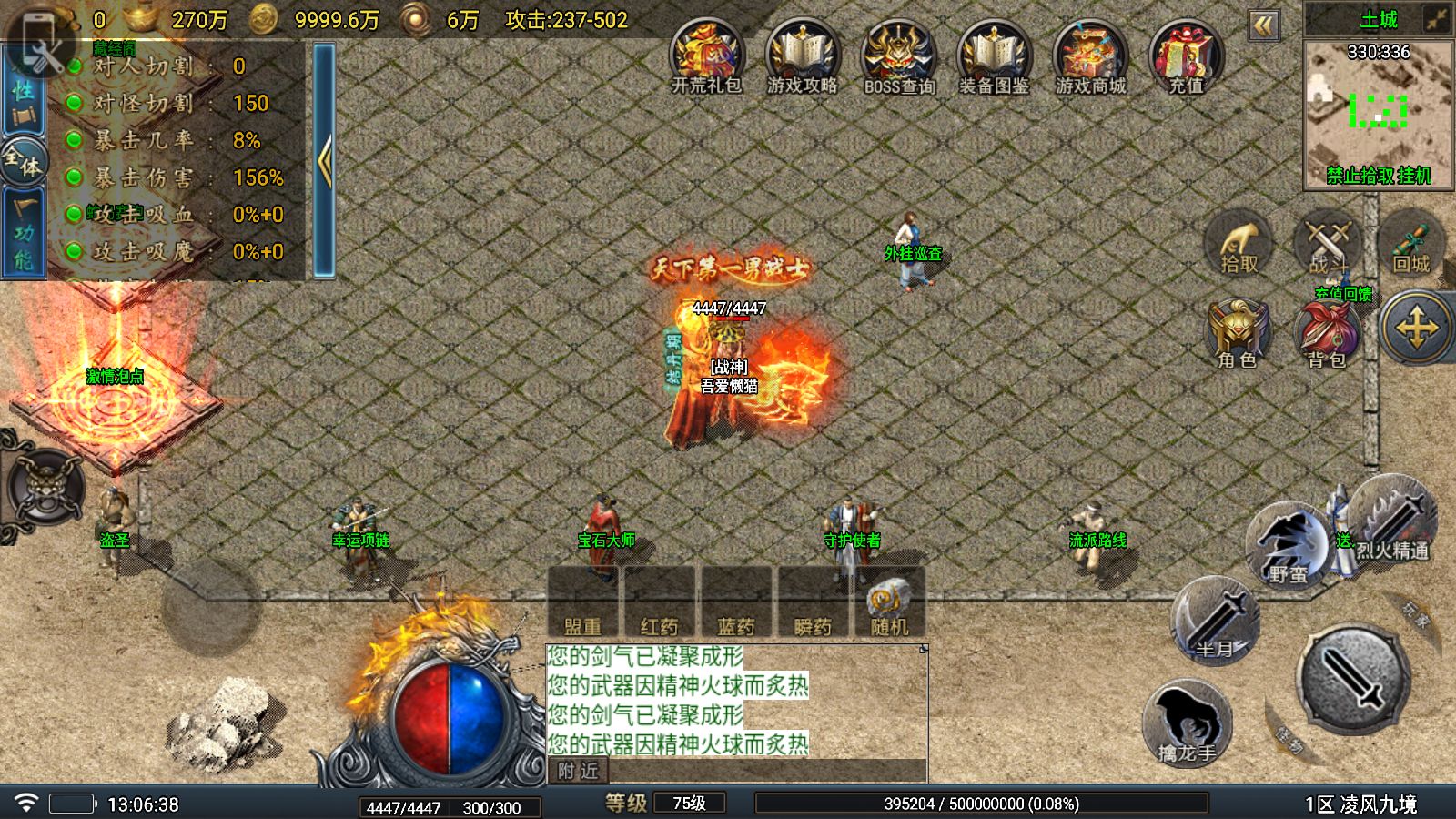
Task: Open the 角色 character sheet
Action: tap(1238, 334)
